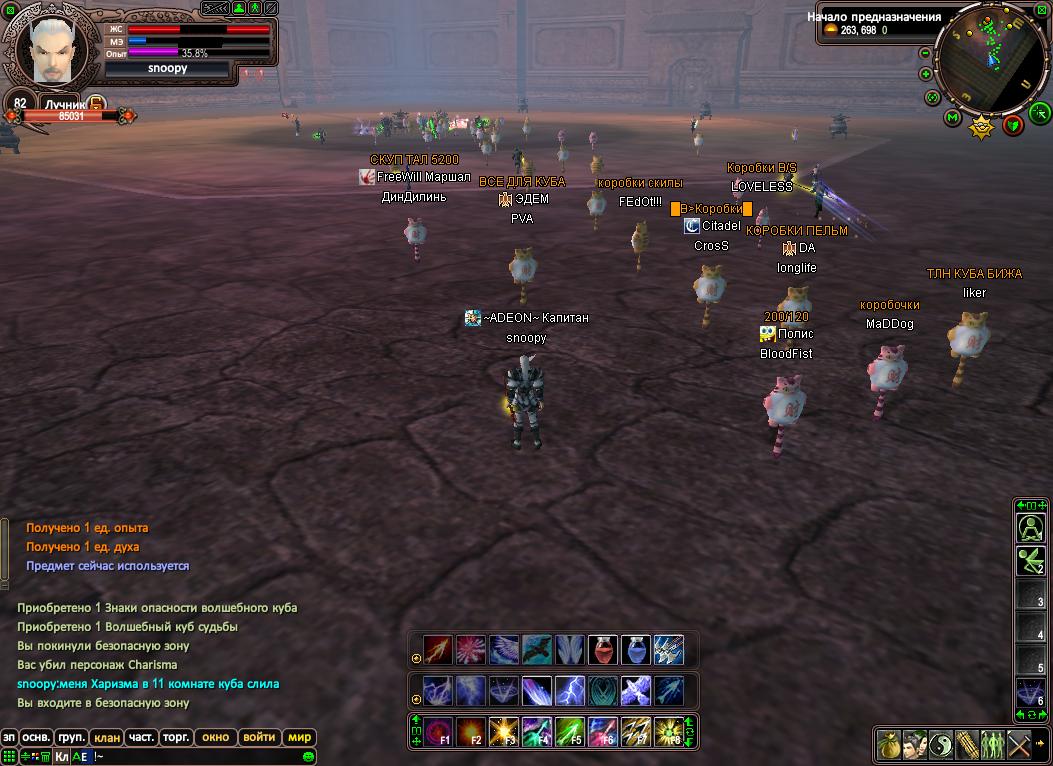Open the торг. trade chat tab
The width and height of the screenshot is (1053, 766).
click(176, 738)
